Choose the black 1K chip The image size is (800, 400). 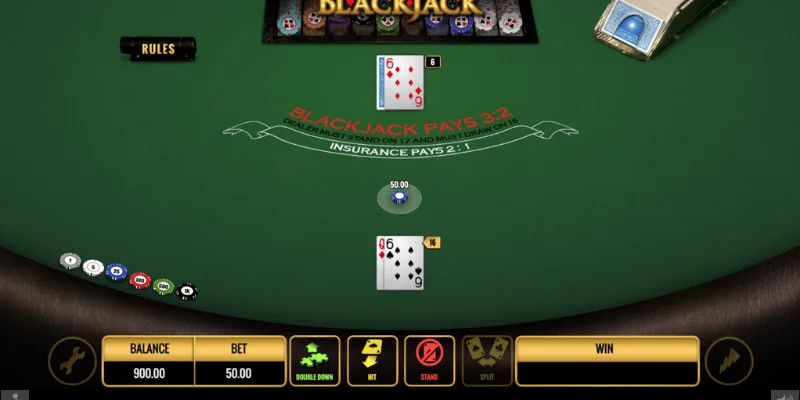coord(186,292)
